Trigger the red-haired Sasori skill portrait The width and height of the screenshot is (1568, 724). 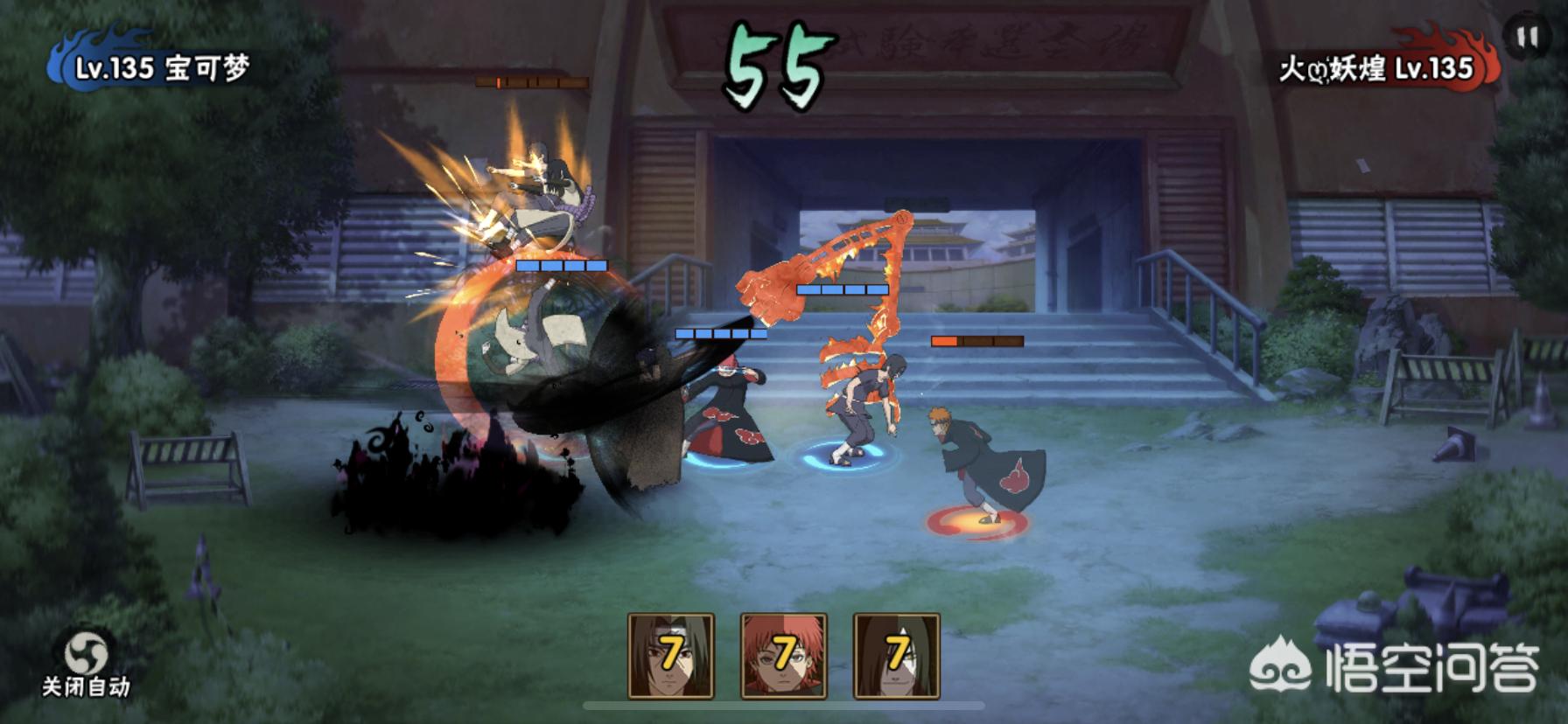pyautogui.click(x=784, y=655)
